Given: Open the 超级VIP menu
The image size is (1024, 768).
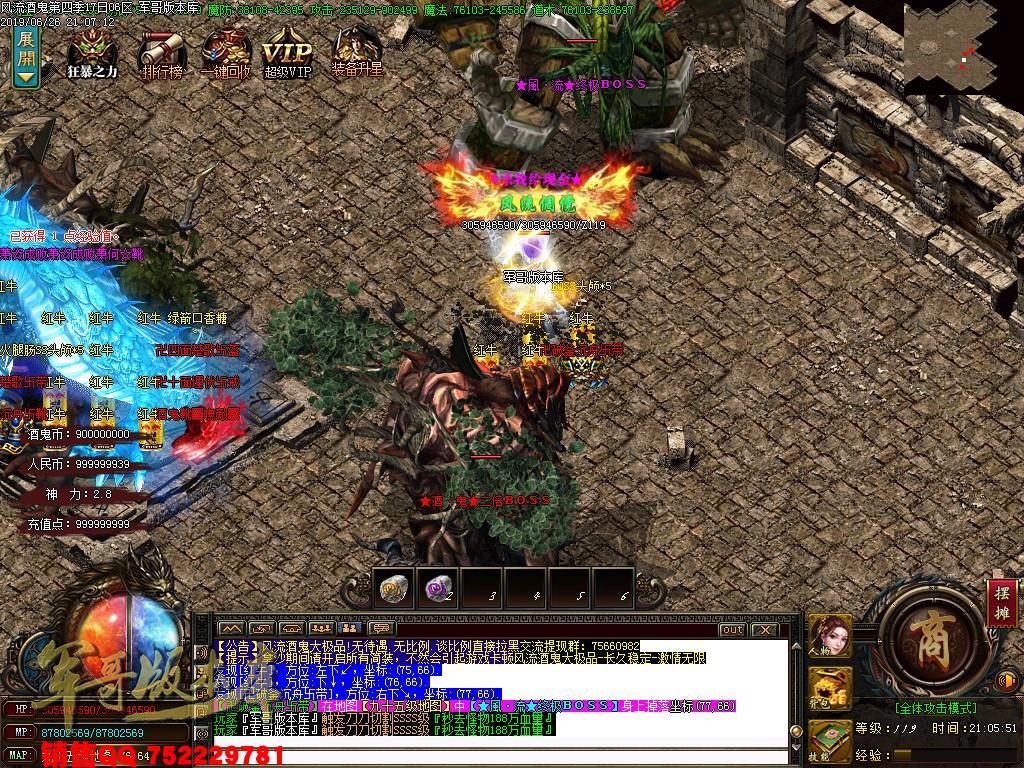Looking at the screenshot, I should (288, 50).
